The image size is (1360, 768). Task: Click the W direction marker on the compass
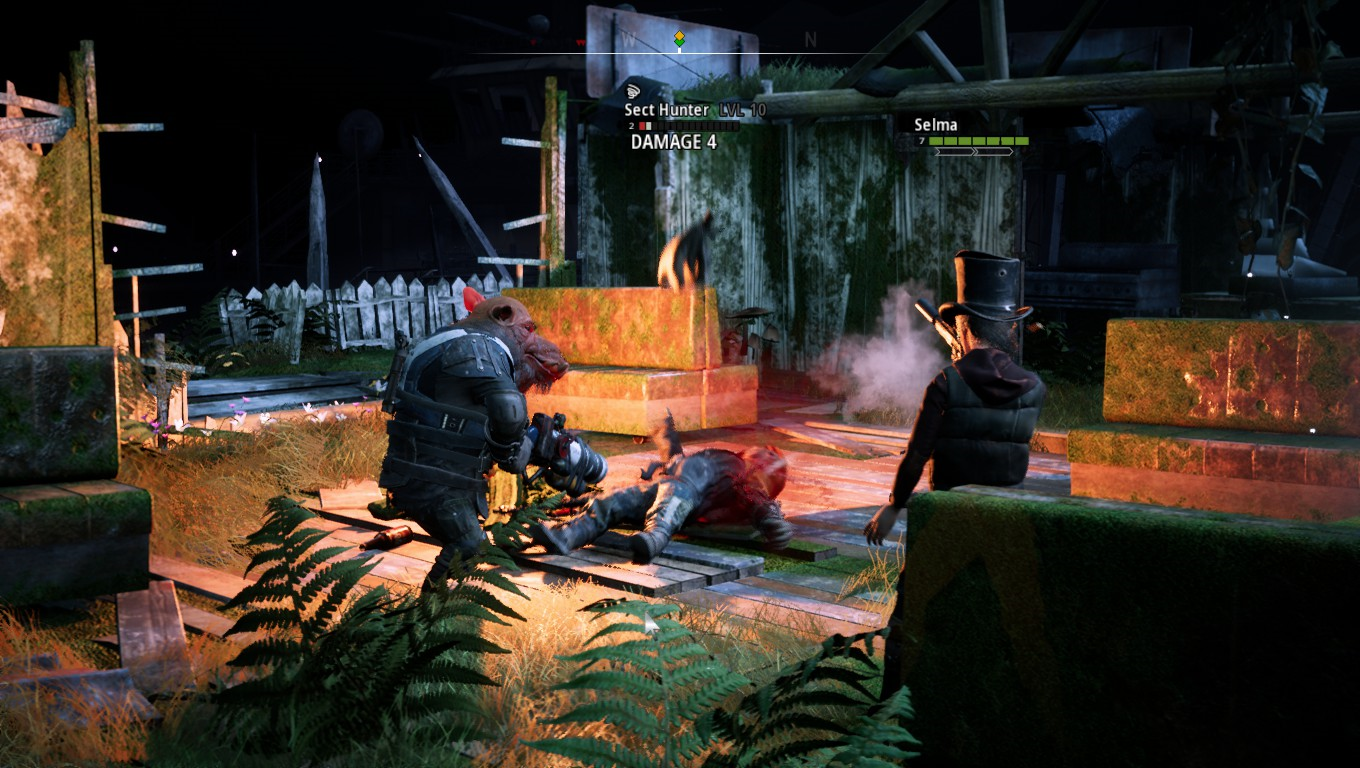pos(627,40)
